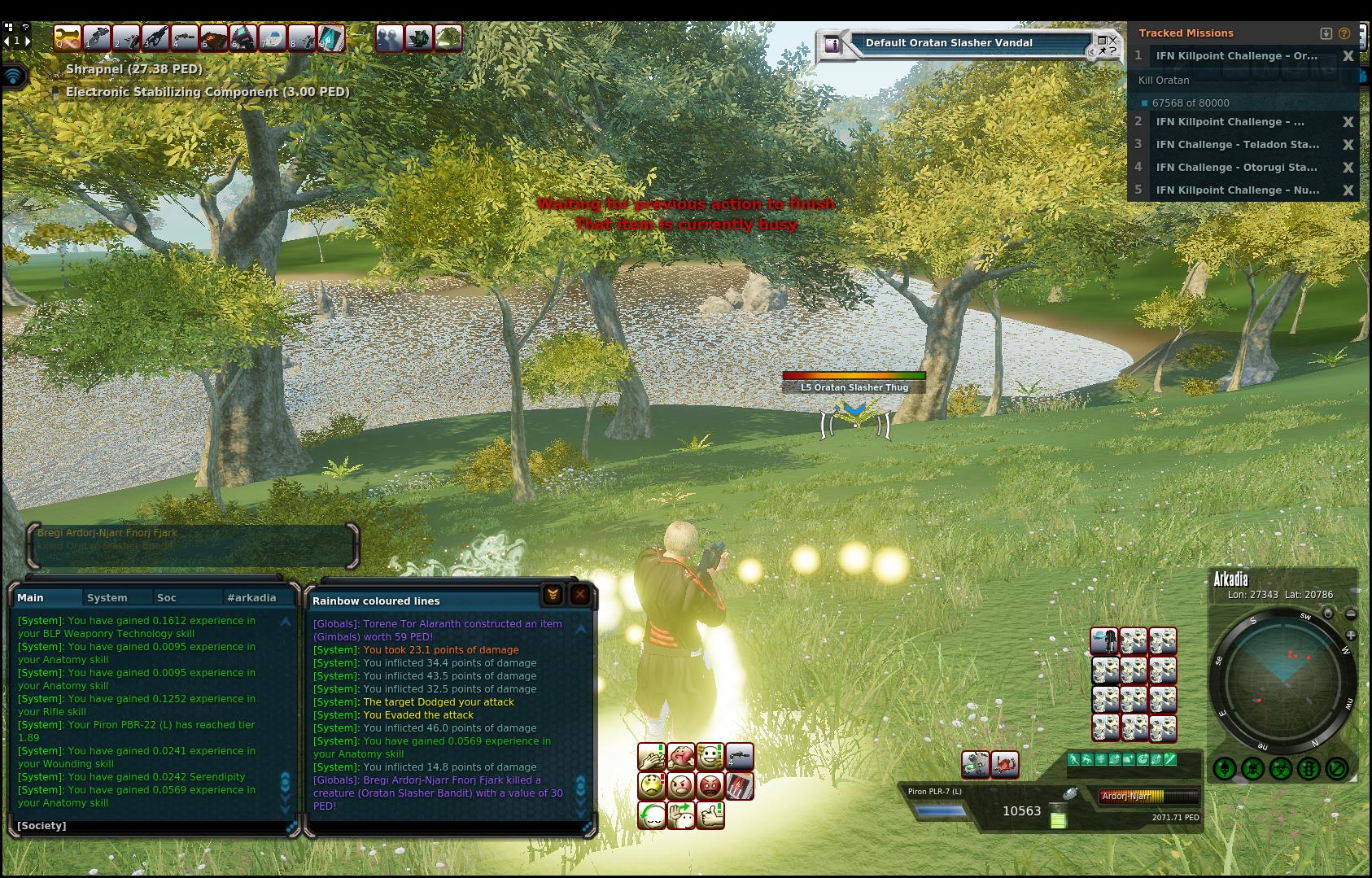Switch to the #arkadia chat channel tab
Screen dimensions: 1372x878
pos(251,597)
